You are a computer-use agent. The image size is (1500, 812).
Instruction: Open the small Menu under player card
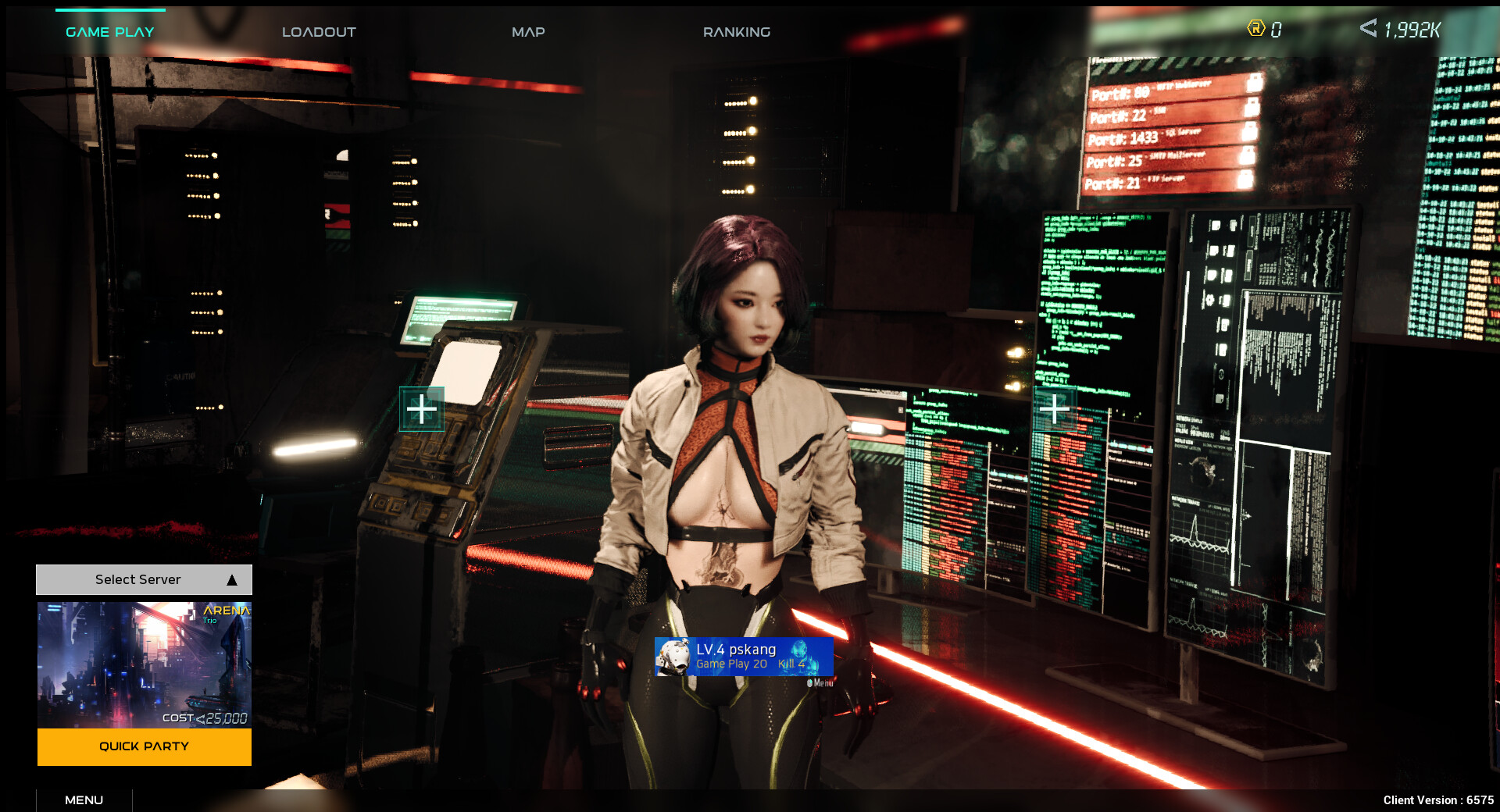click(820, 683)
